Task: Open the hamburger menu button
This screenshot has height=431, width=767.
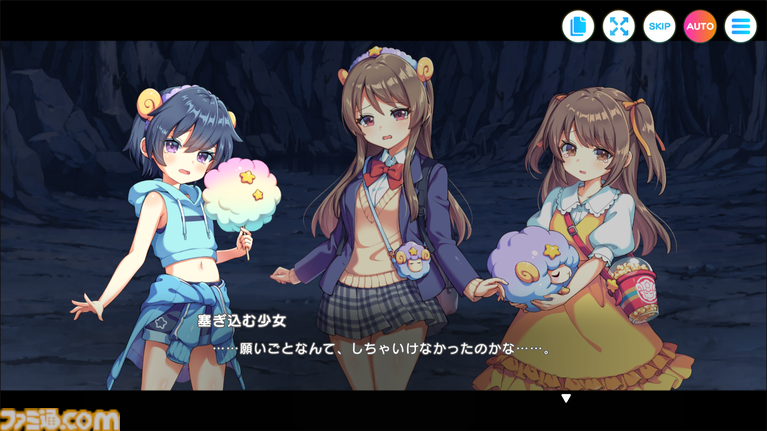Action: [740, 27]
